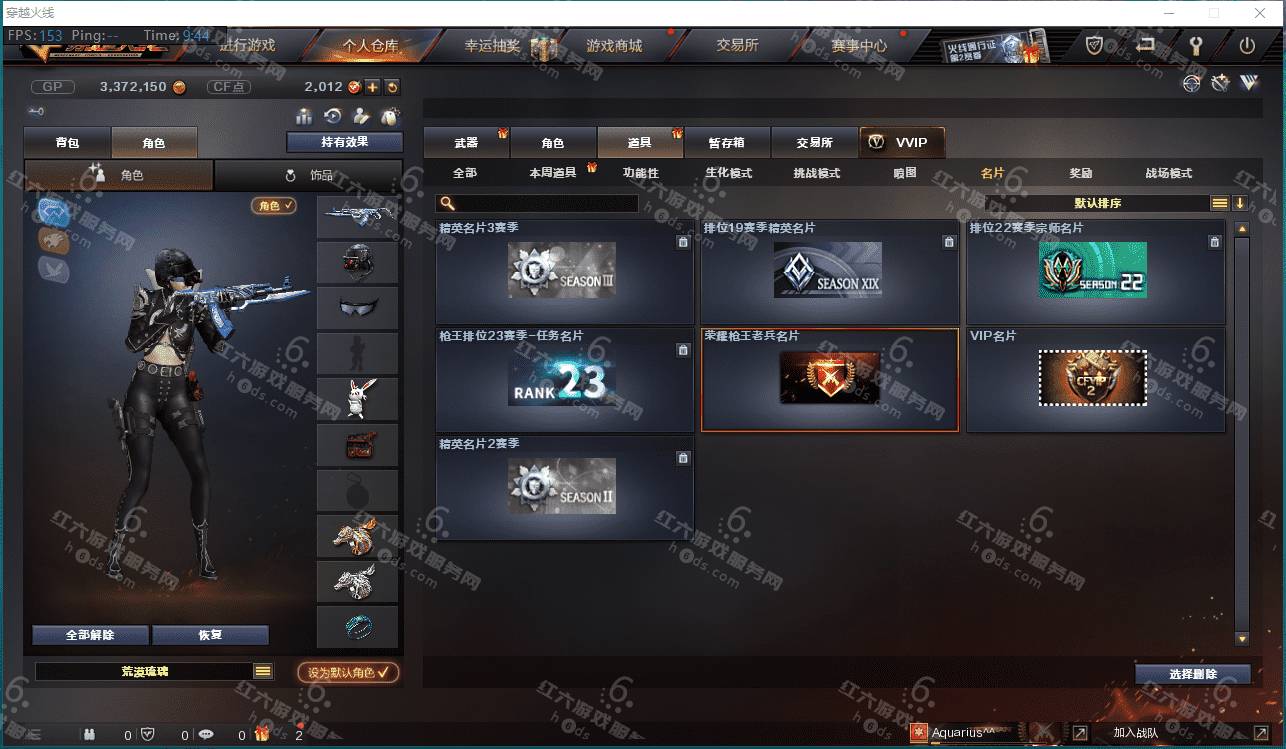Choose the VIP名片 card
Viewport: 1286px width, 749px height.
[1095, 379]
